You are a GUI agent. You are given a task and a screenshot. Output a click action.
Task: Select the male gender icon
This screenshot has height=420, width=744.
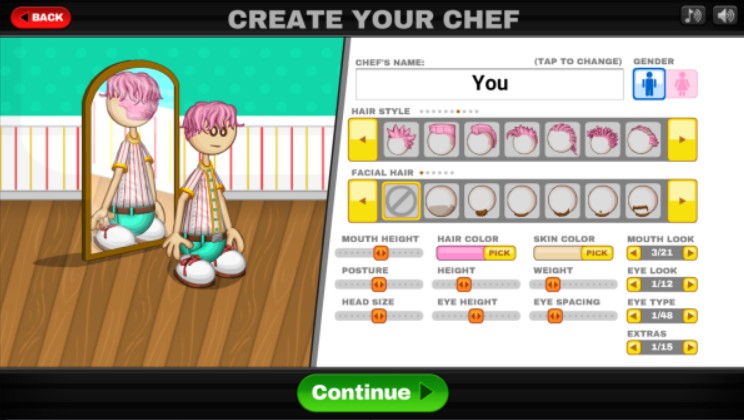coord(649,84)
